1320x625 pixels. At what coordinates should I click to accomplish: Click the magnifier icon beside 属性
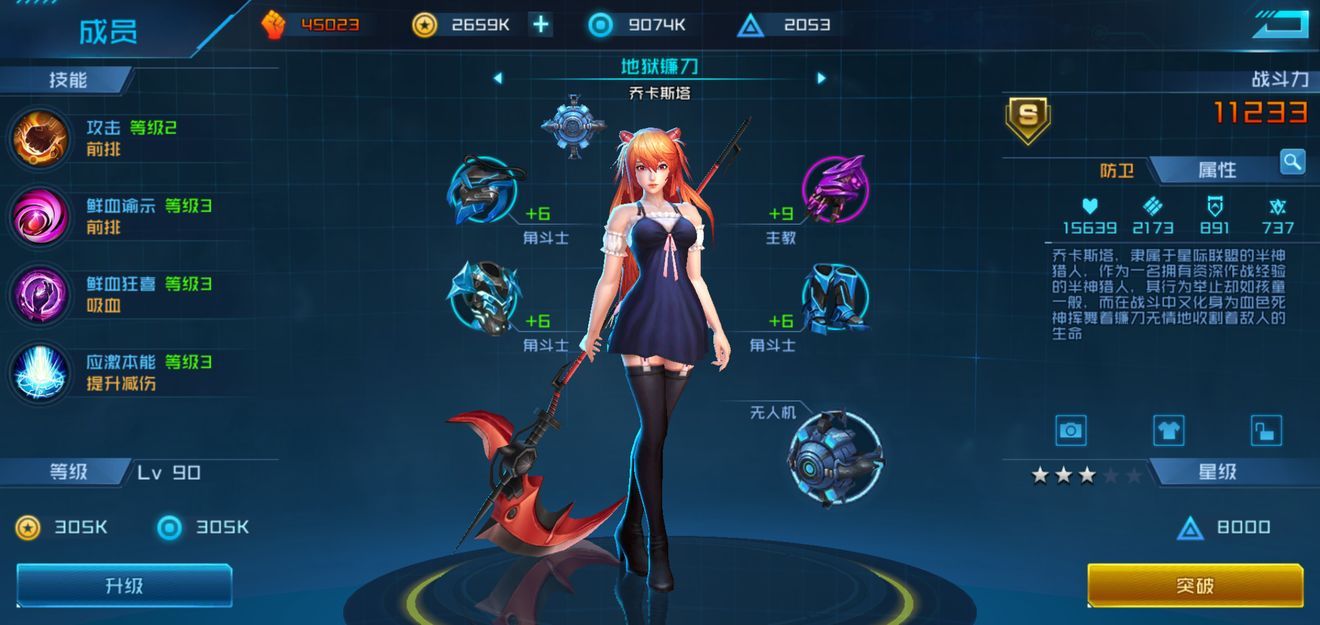(x=1292, y=161)
